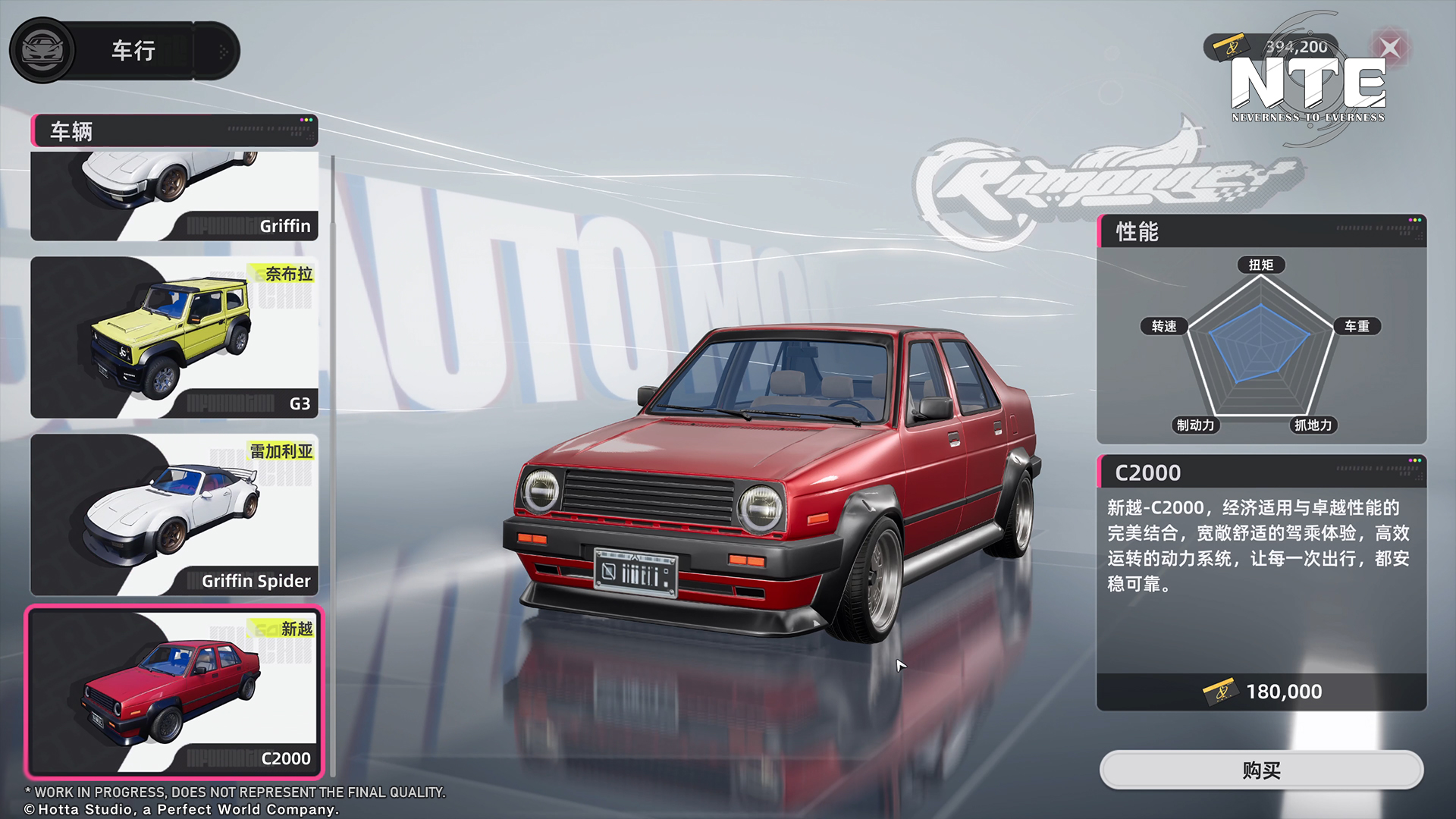This screenshot has width=1456, height=819.
Task: Pick the Griffin Spider car
Action: coord(174,515)
